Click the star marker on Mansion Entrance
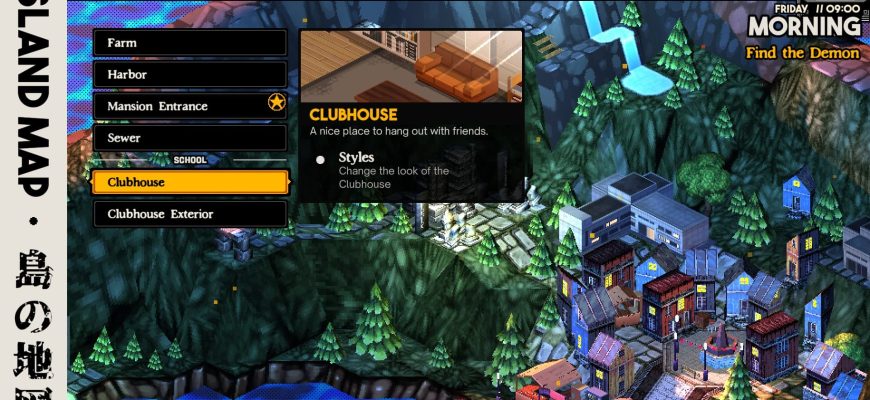 277,103
